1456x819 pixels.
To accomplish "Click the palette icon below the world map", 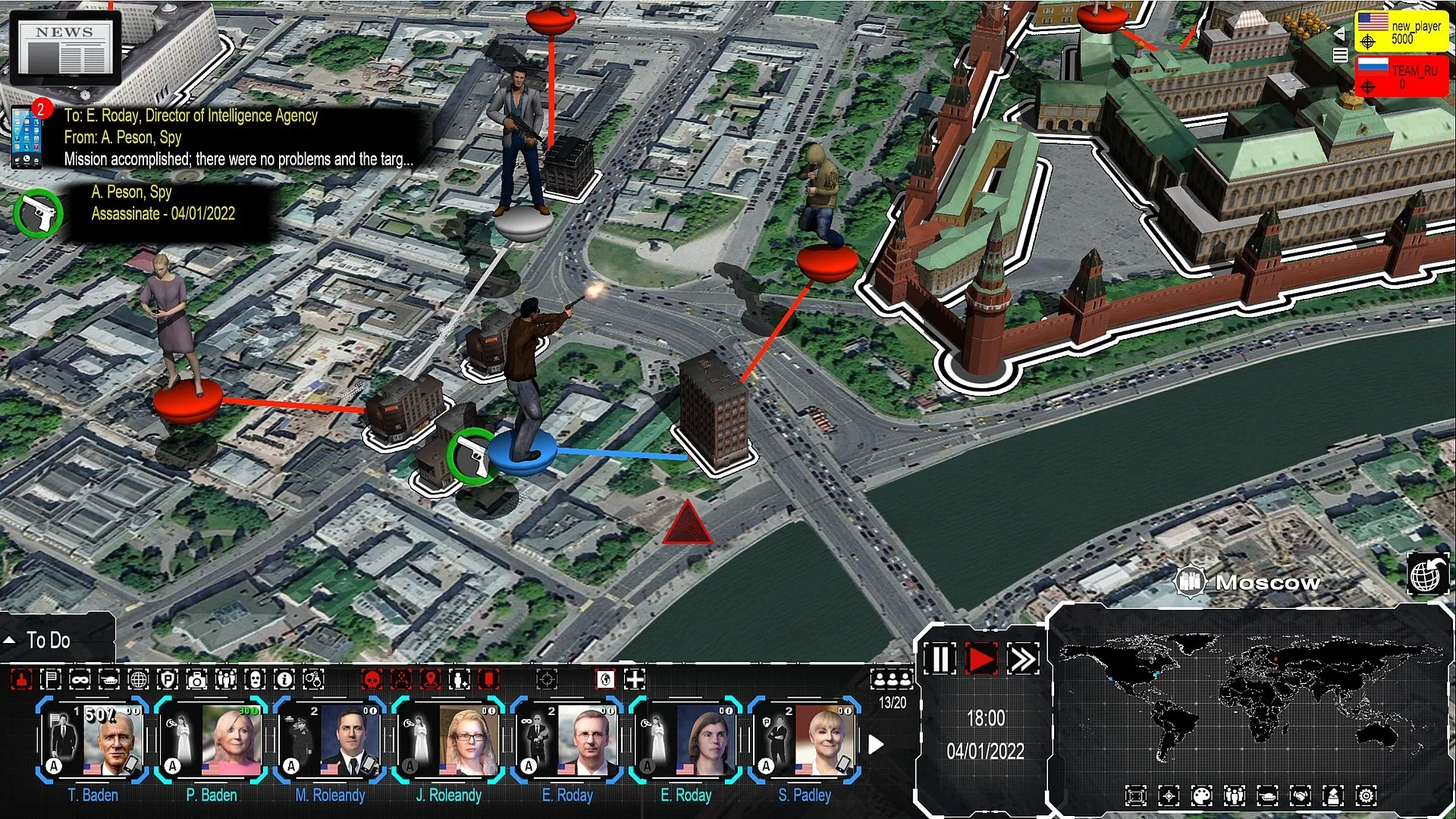I will pos(1202,795).
